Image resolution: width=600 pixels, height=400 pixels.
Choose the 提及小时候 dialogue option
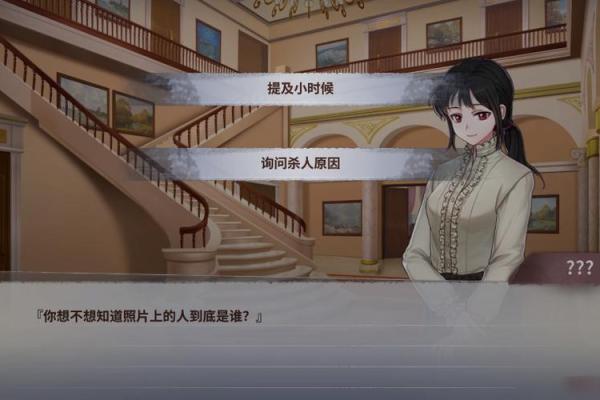tap(300, 88)
